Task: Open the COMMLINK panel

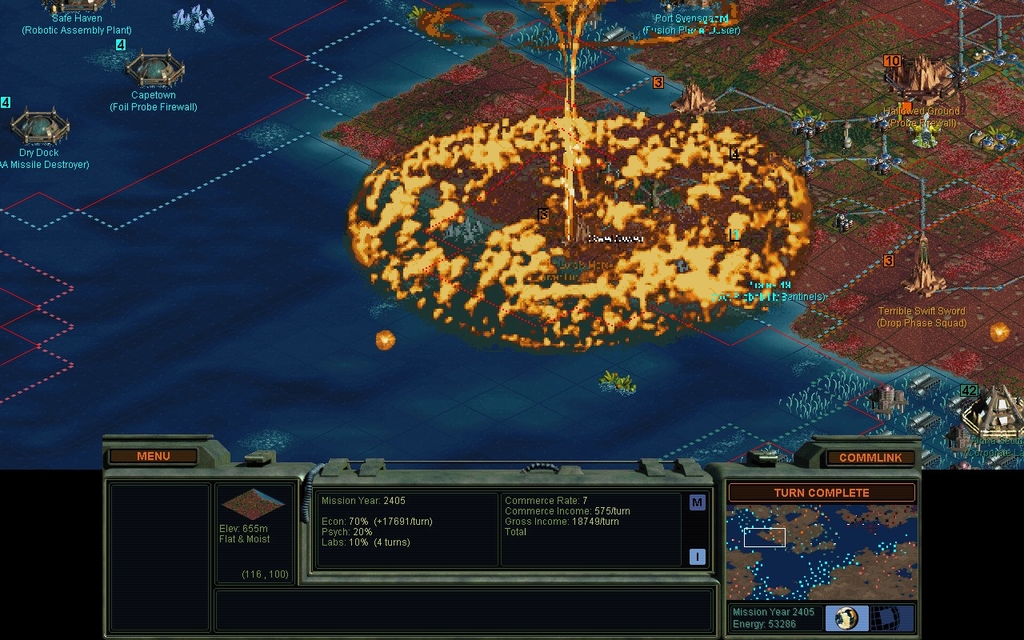Action: coord(870,458)
